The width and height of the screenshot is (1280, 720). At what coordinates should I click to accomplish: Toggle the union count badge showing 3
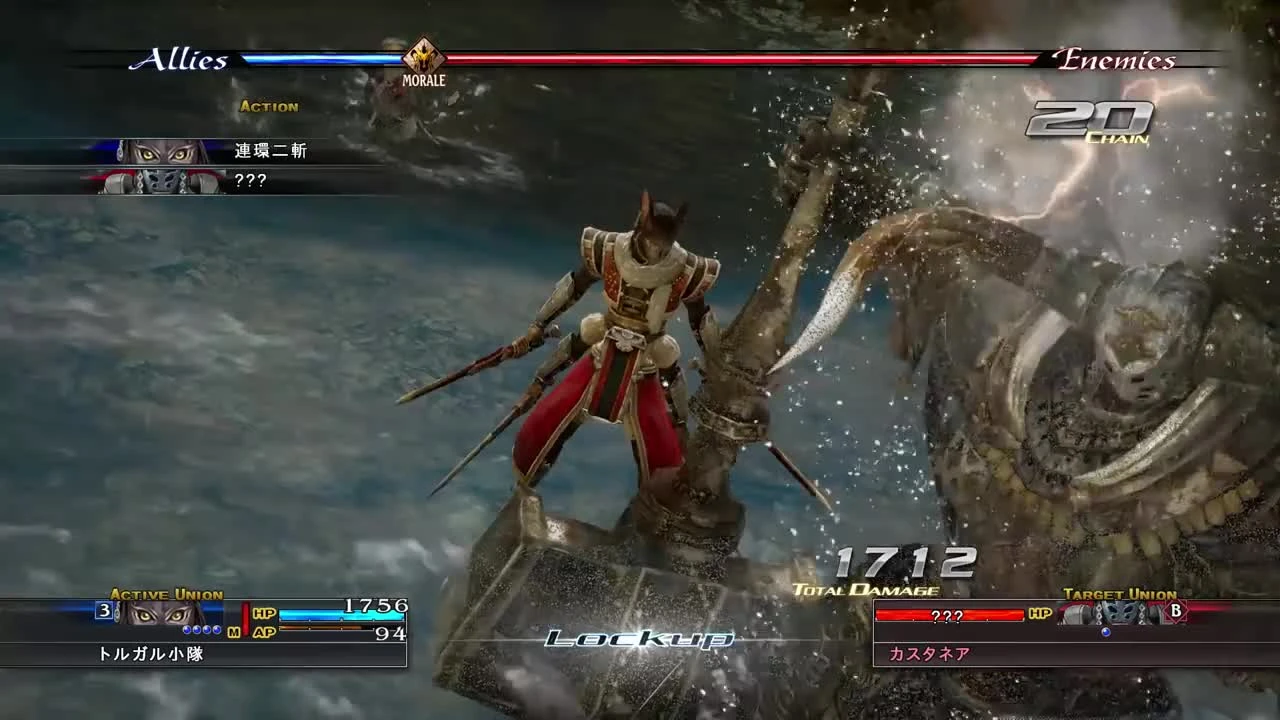coord(105,609)
